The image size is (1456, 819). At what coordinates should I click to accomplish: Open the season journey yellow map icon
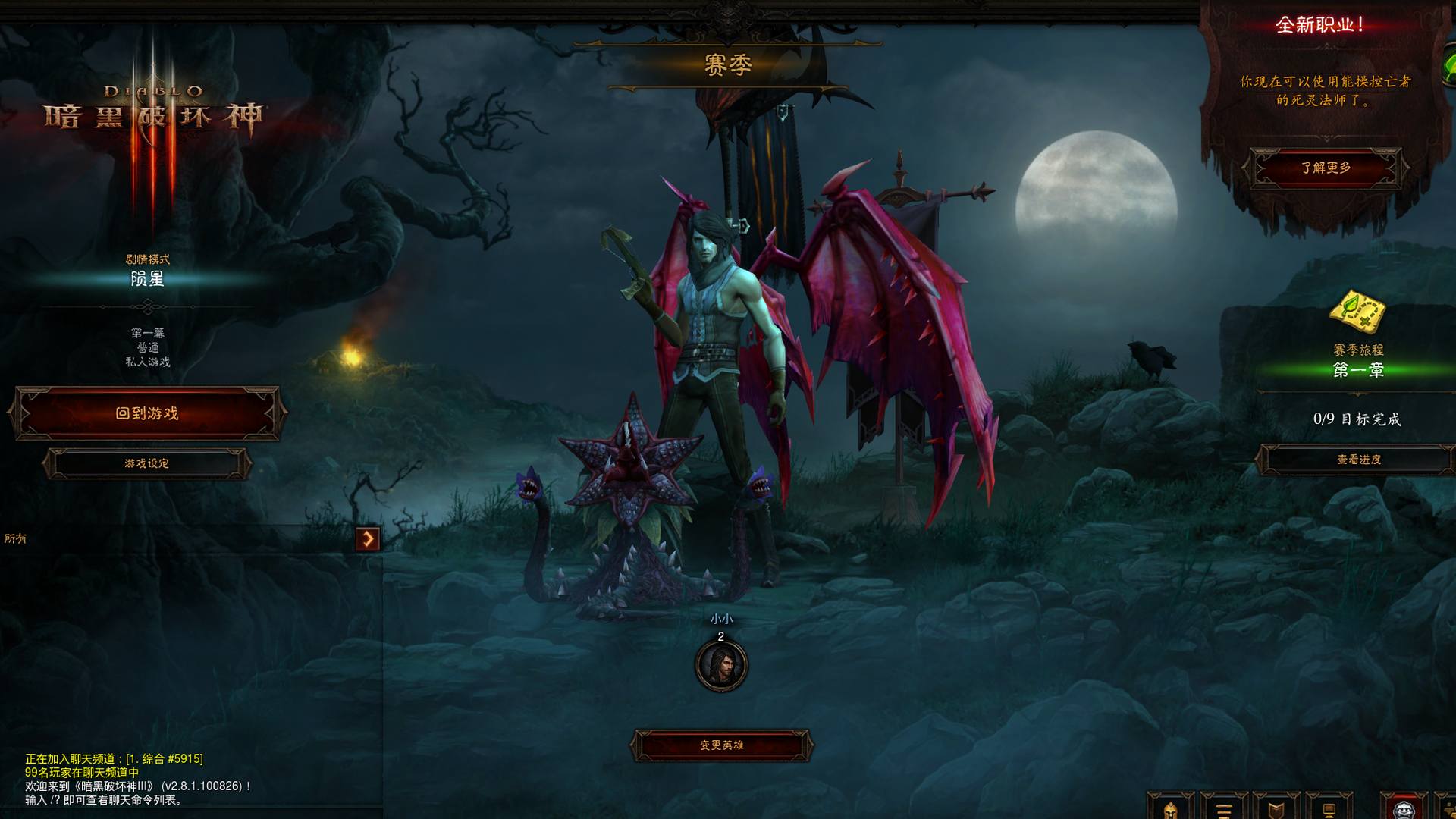[x=1358, y=312]
